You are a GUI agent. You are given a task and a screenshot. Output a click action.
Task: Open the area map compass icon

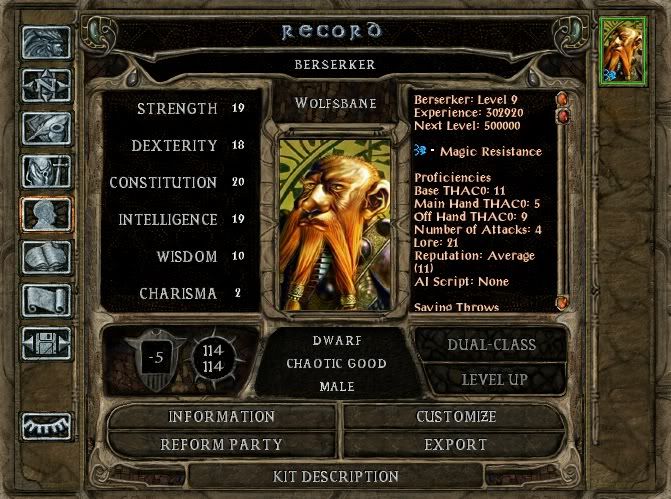(46, 85)
